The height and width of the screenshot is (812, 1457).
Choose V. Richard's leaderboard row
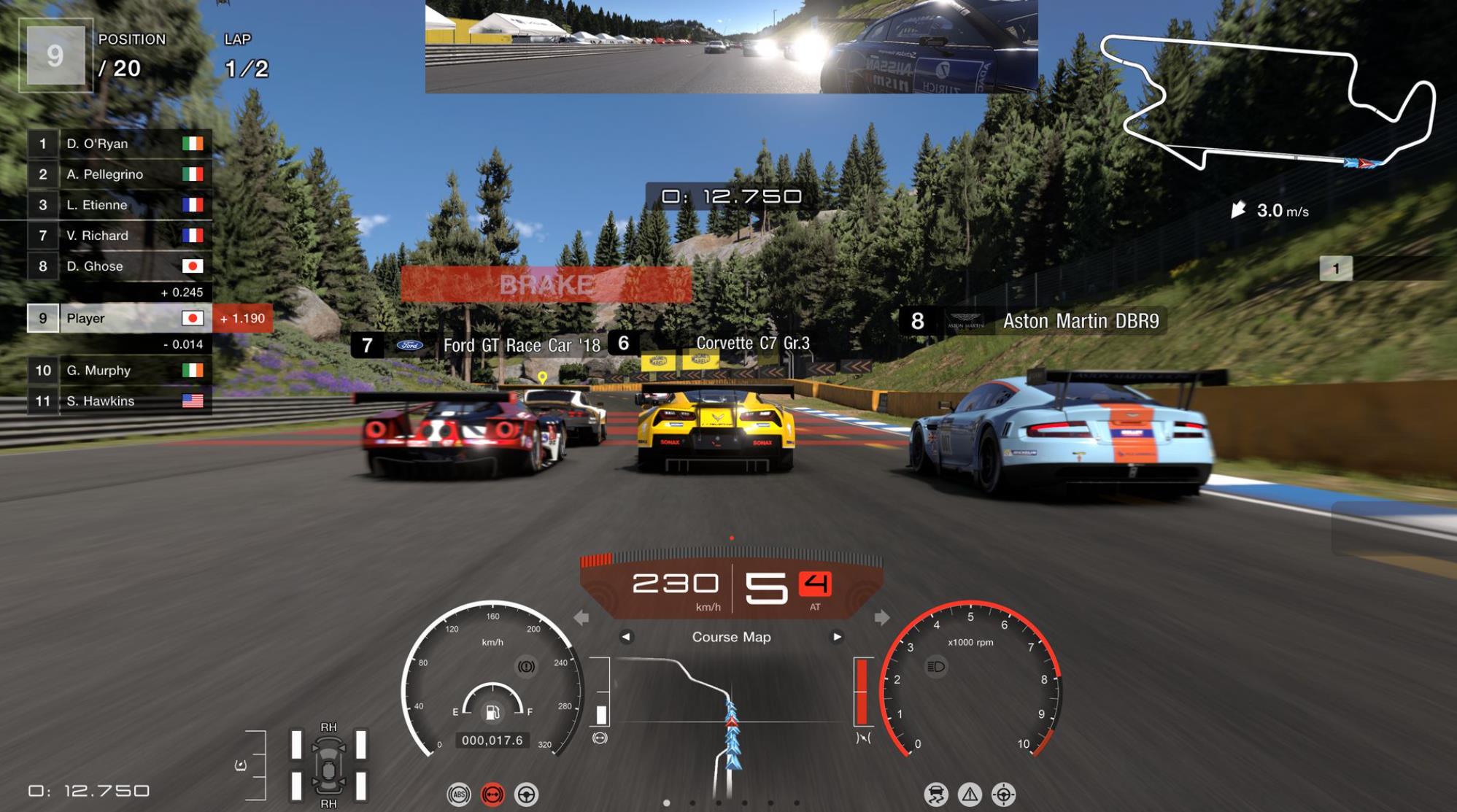(x=120, y=236)
